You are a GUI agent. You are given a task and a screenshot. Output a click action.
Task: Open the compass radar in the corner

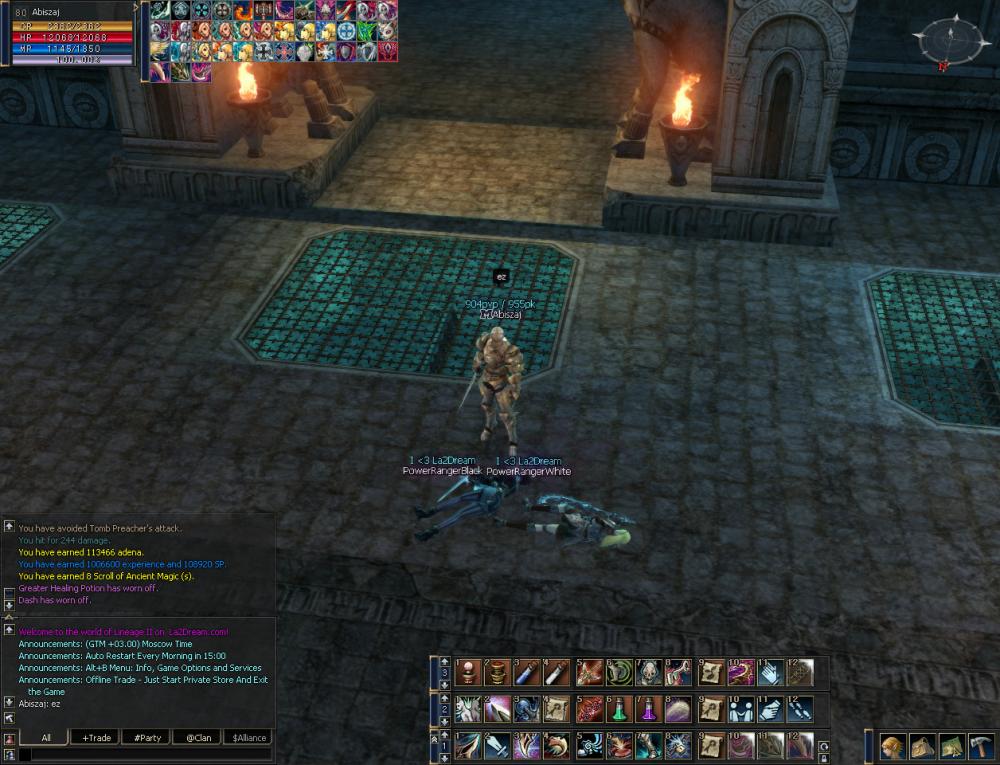(x=952, y=42)
